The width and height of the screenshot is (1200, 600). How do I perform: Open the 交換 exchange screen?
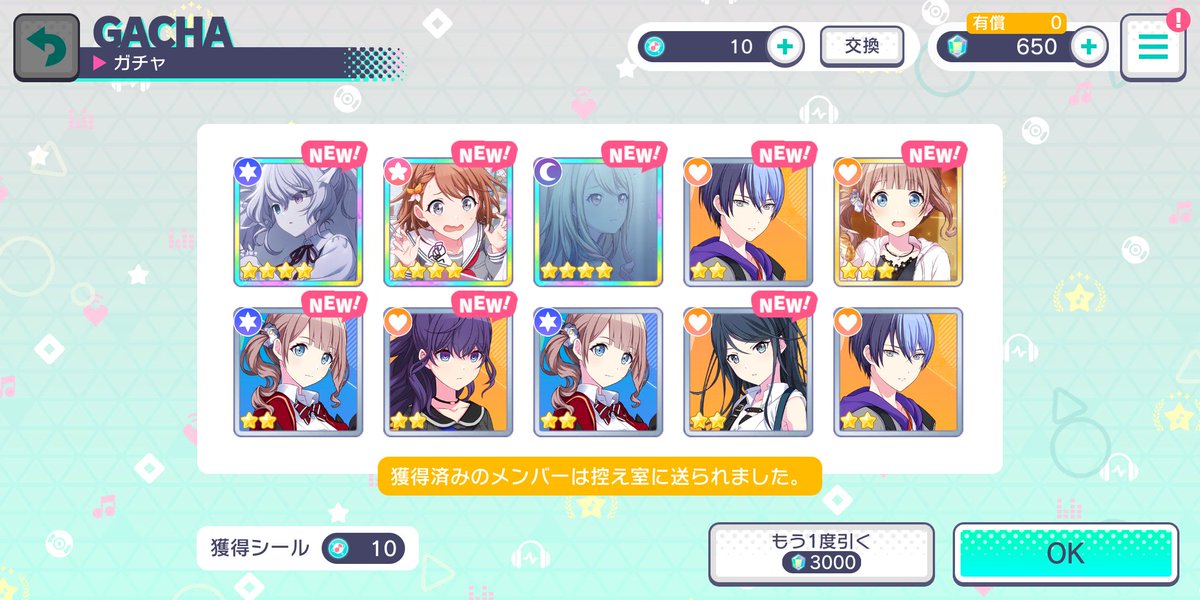point(861,46)
